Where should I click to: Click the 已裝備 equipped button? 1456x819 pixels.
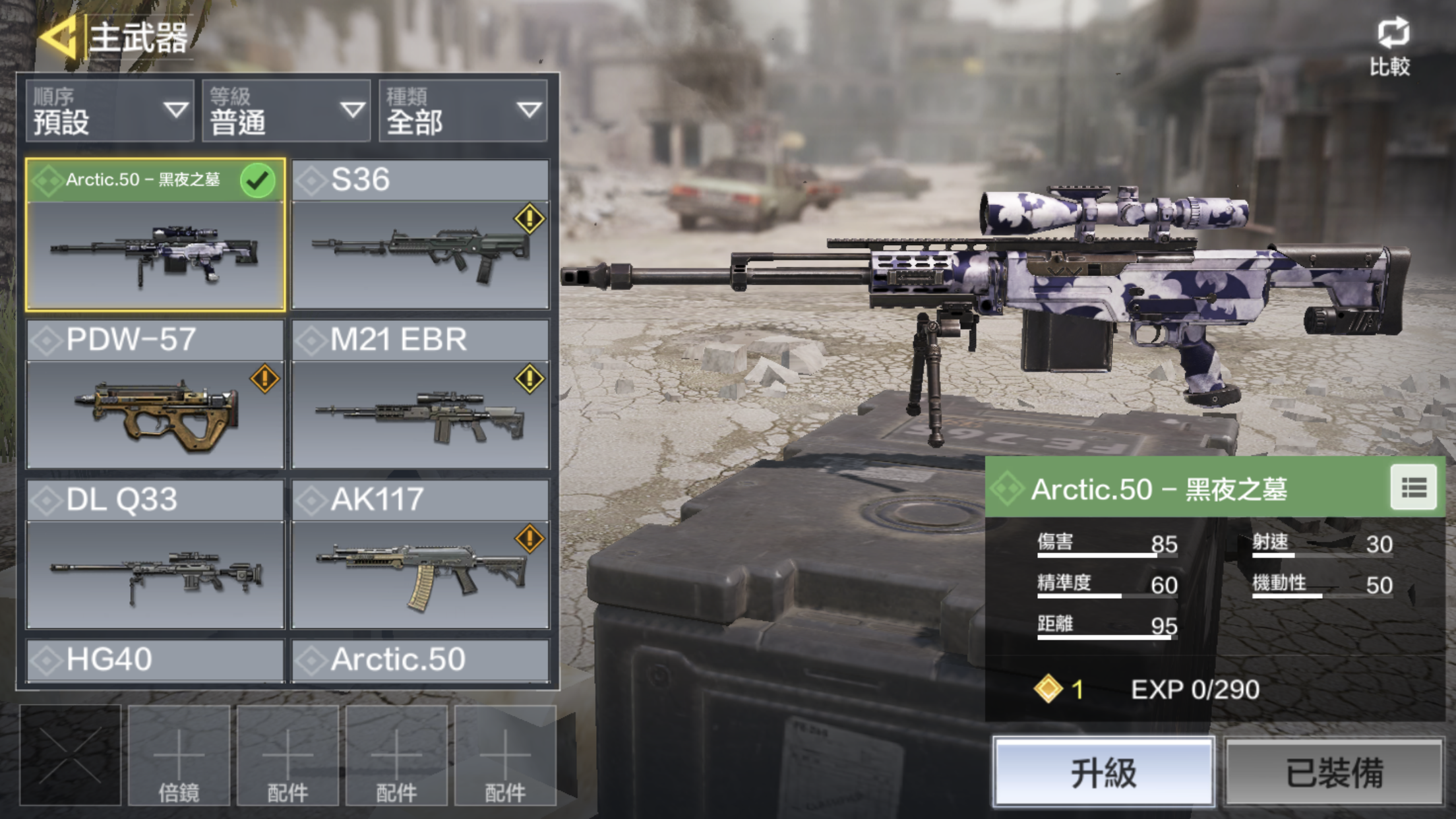[x=1334, y=772]
